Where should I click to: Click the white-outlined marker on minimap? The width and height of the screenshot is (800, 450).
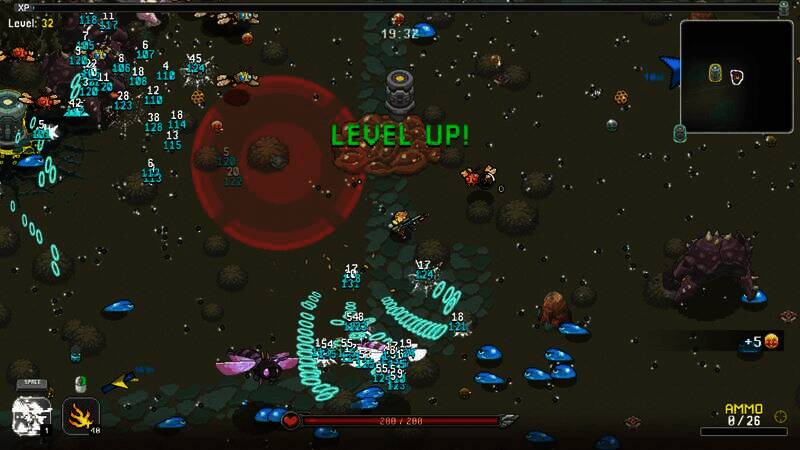(737, 76)
